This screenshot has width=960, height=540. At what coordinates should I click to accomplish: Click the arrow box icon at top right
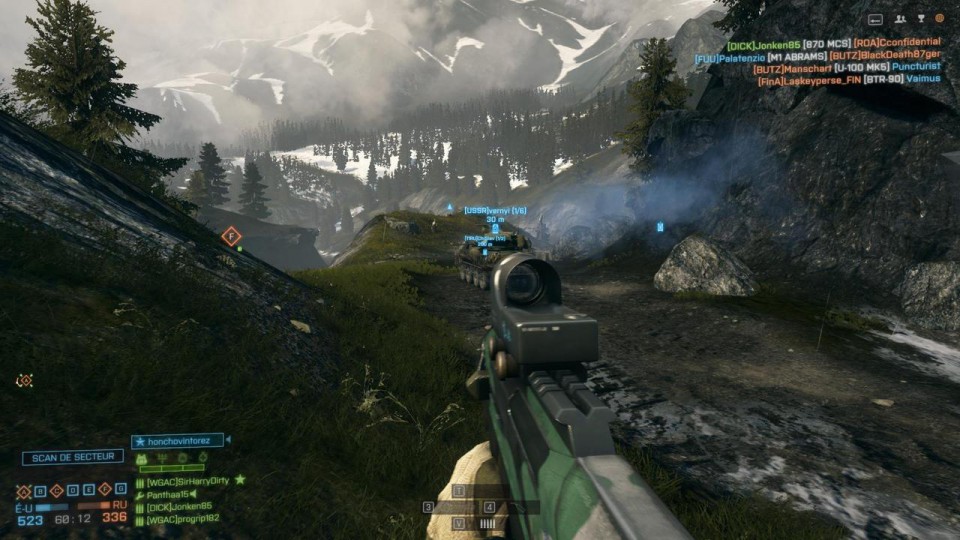tap(875, 18)
